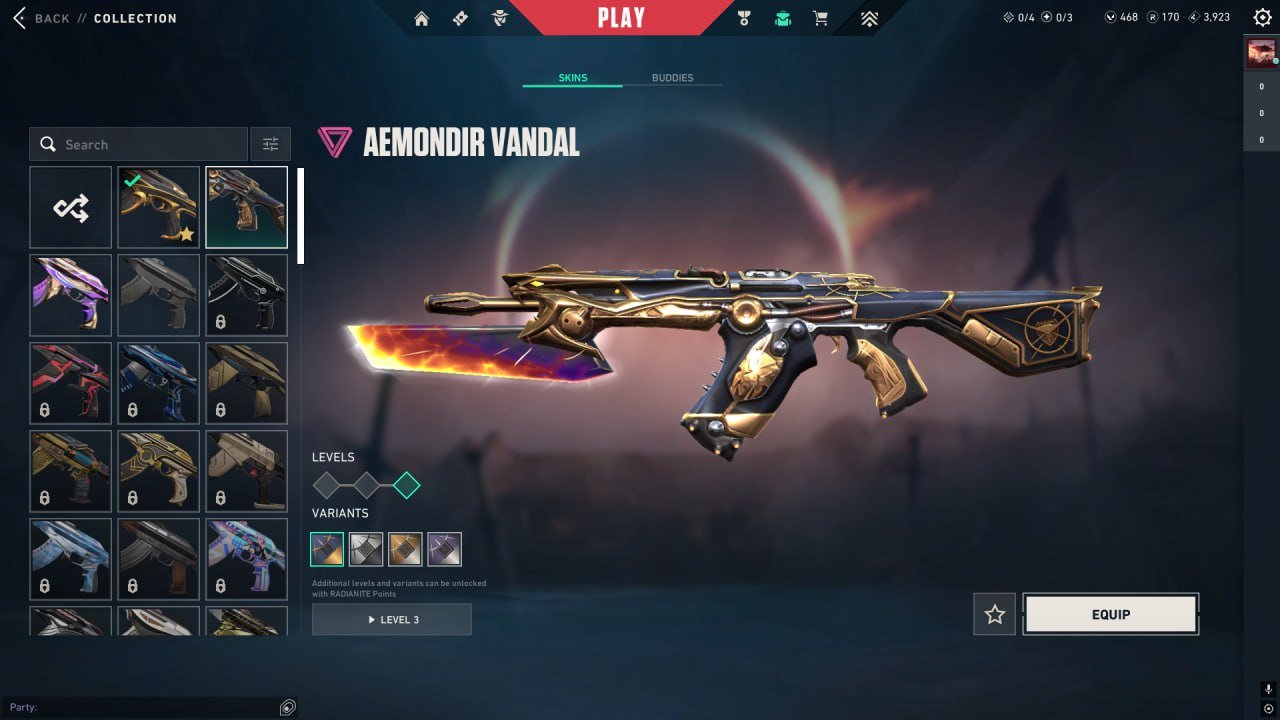Open the Collection backpack icon

782,17
